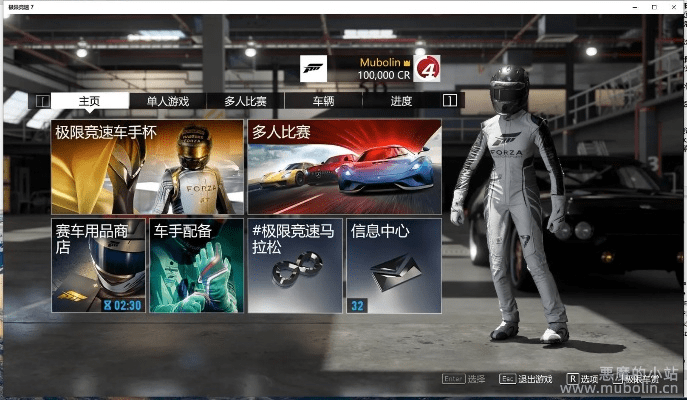This screenshot has width=687, height=400.
Task: Switch to the 单人游戏 tab
Action: coord(167,101)
